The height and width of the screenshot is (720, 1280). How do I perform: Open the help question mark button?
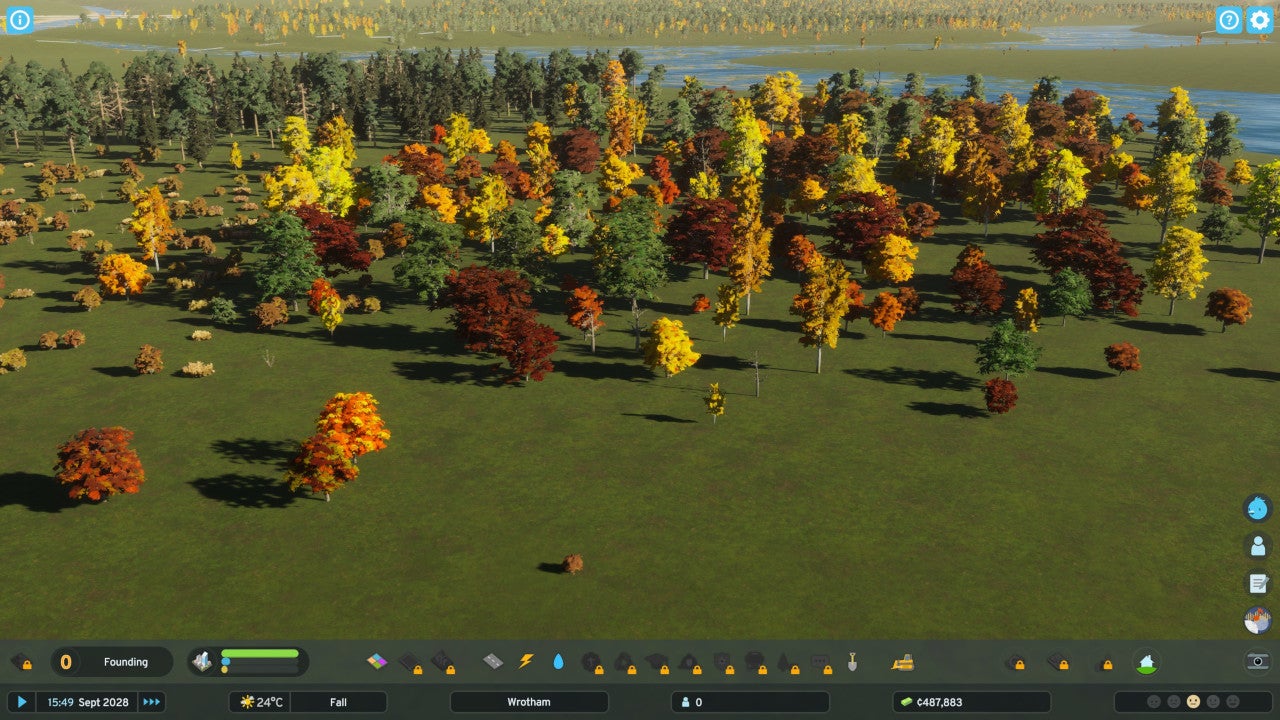pyautogui.click(x=1229, y=20)
